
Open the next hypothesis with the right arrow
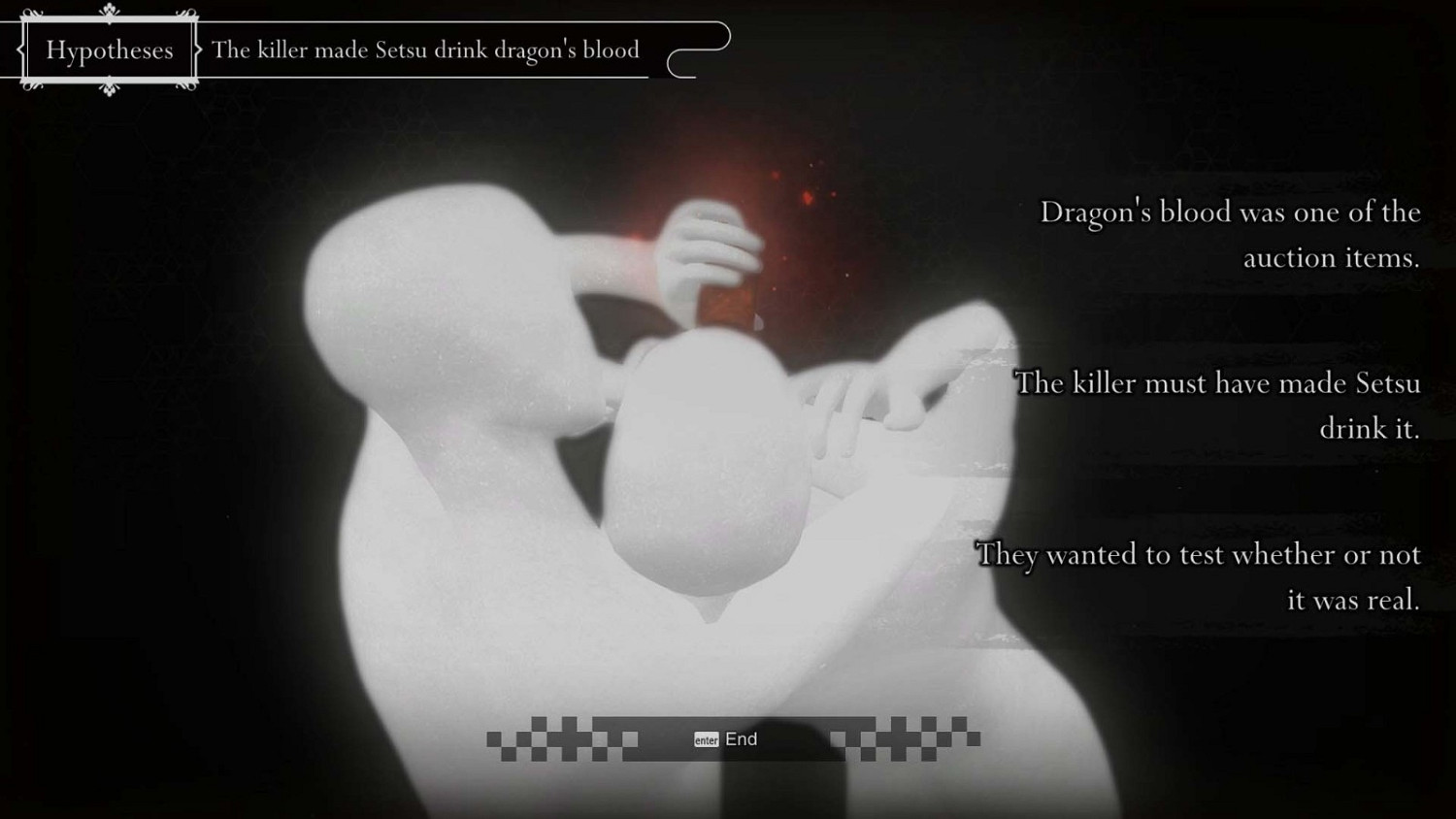(197, 49)
